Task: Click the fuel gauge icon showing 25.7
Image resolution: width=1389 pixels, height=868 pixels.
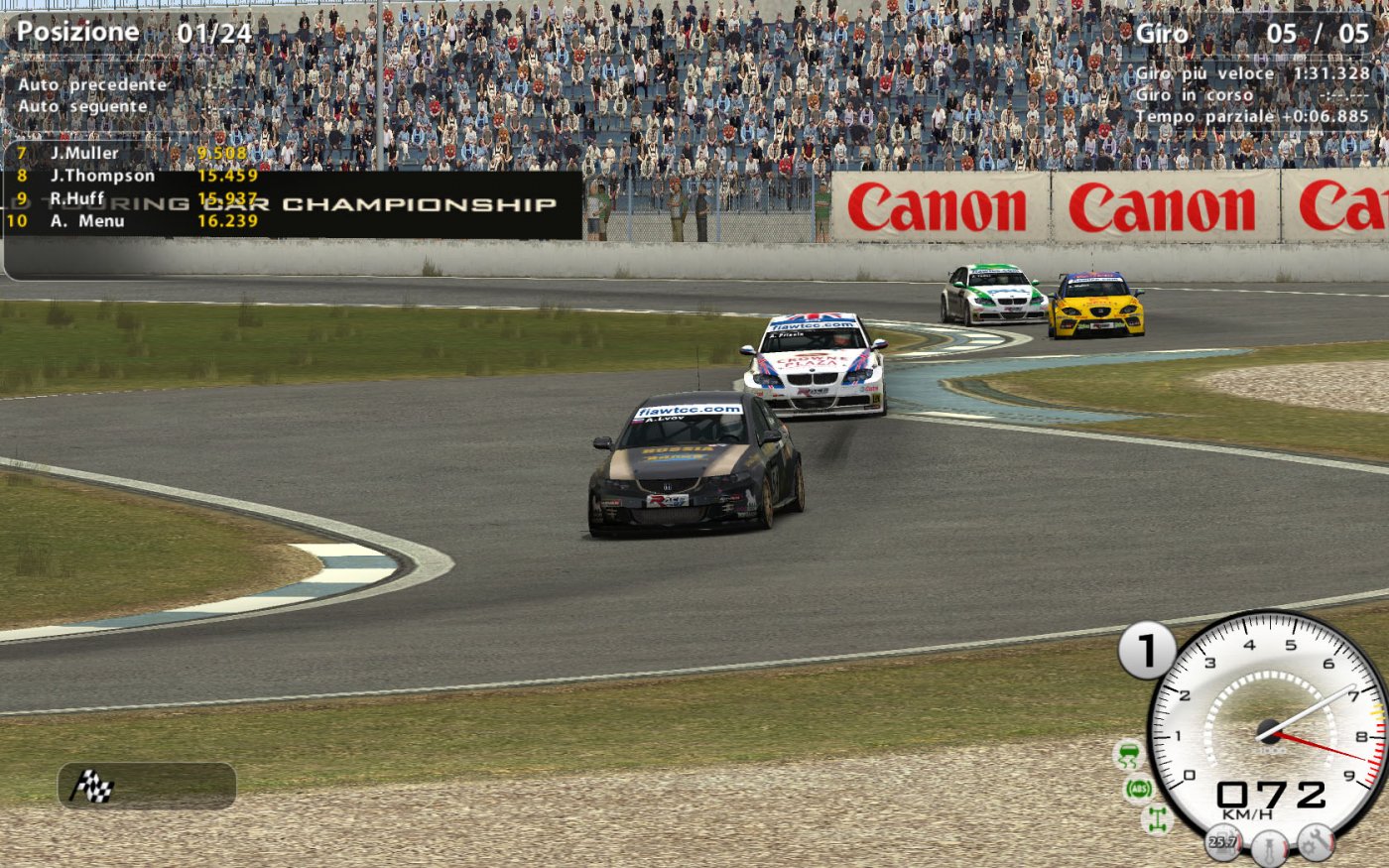Action: pyautogui.click(x=1223, y=843)
